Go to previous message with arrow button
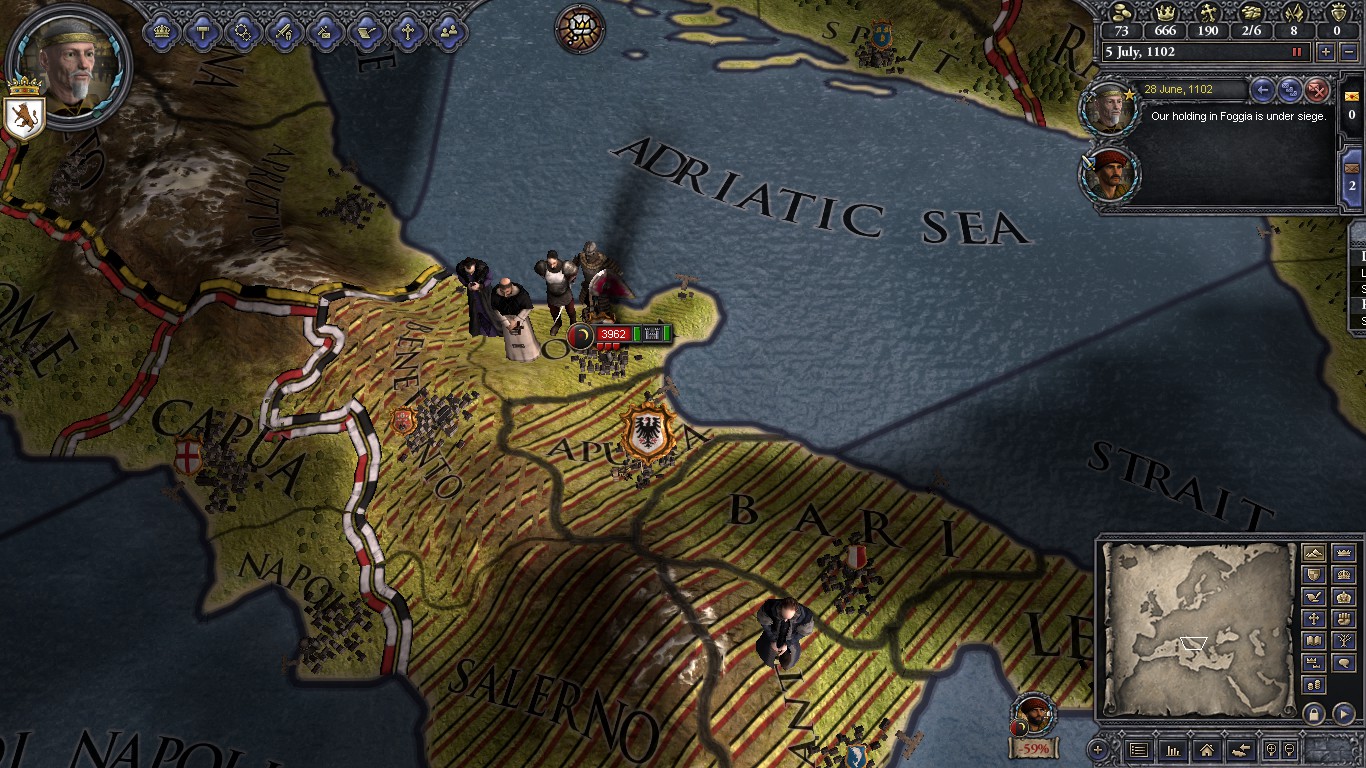Image resolution: width=1366 pixels, height=768 pixels. (1263, 90)
